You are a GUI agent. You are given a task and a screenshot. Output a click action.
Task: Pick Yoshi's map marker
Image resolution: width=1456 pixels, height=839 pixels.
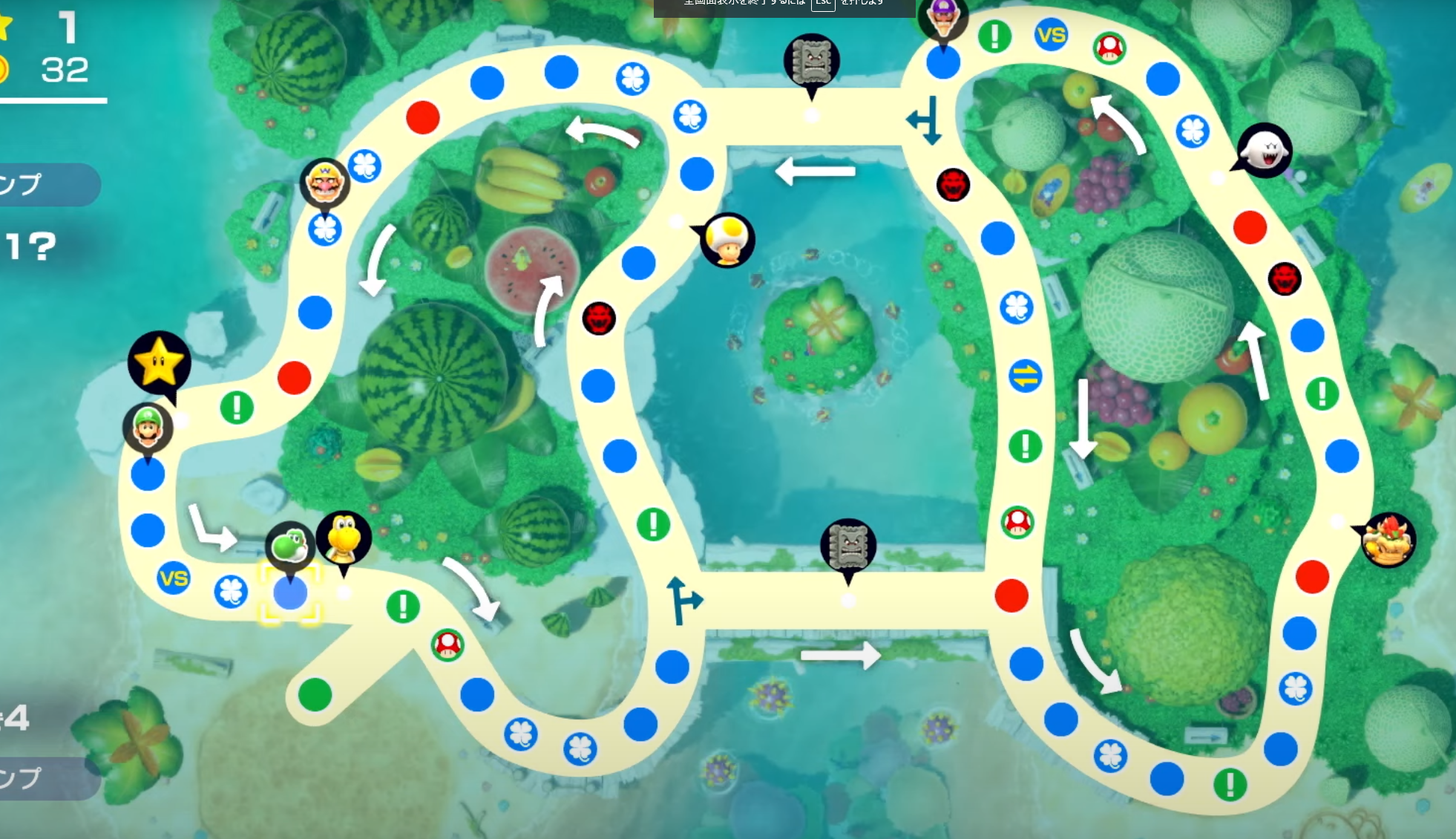289,546
